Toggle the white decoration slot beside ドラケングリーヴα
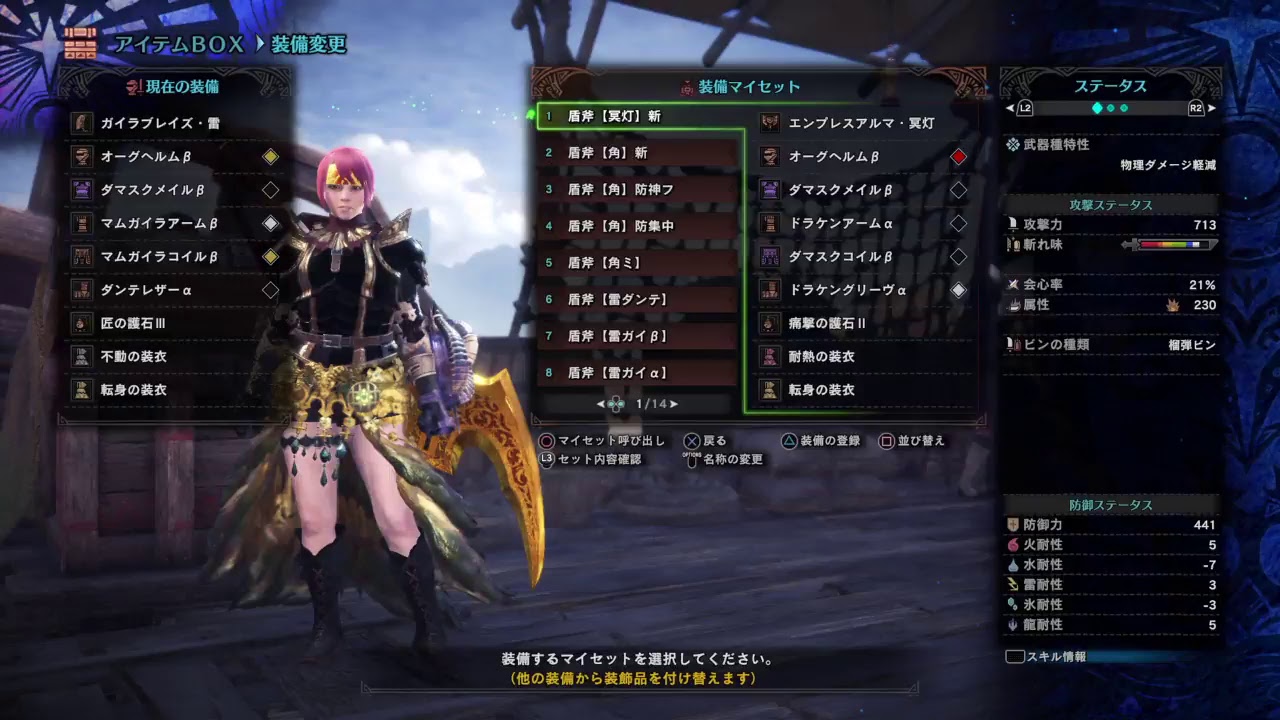The height and width of the screenshot is (720, 1280). point(958,290)
